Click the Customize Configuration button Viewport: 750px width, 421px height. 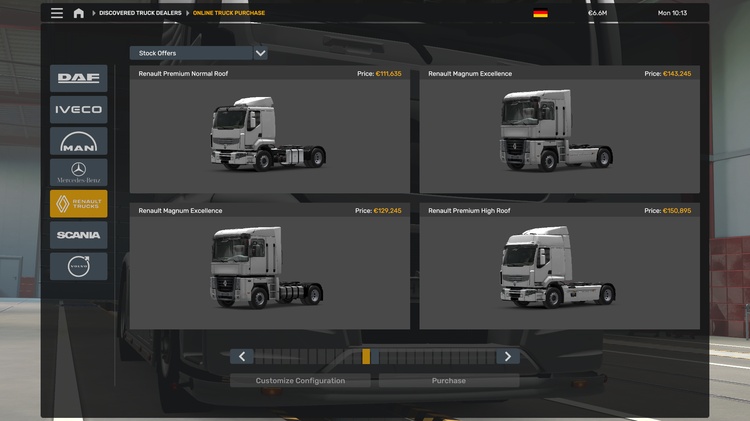click(300, 381)
